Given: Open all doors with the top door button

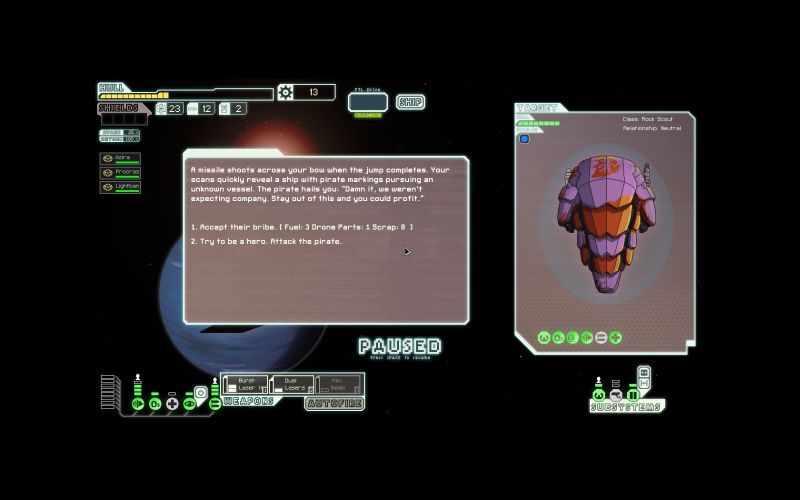Looking at the screenshot, I should click(x=644, y=373).
